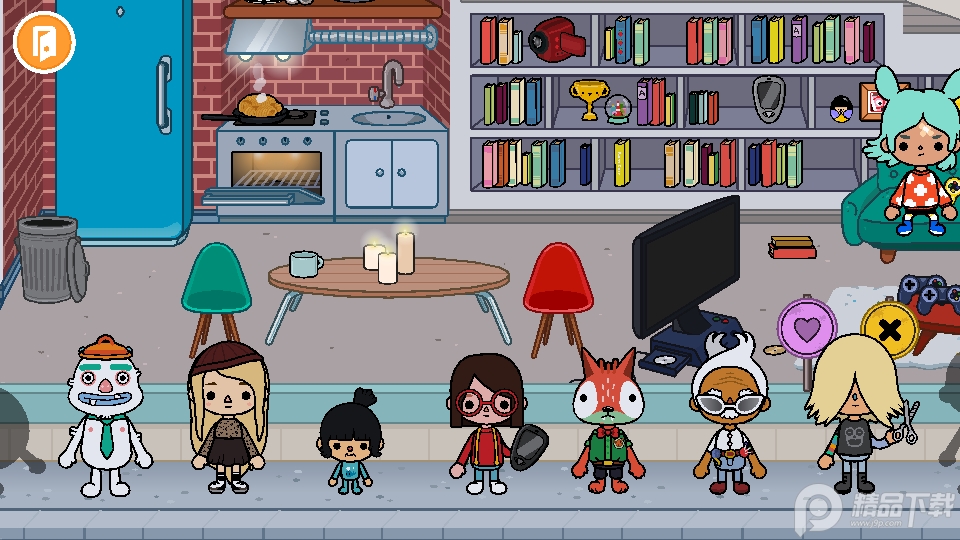Tap the orange door exit button
Viewport: 960px width, 540px height.
[44, 42]
